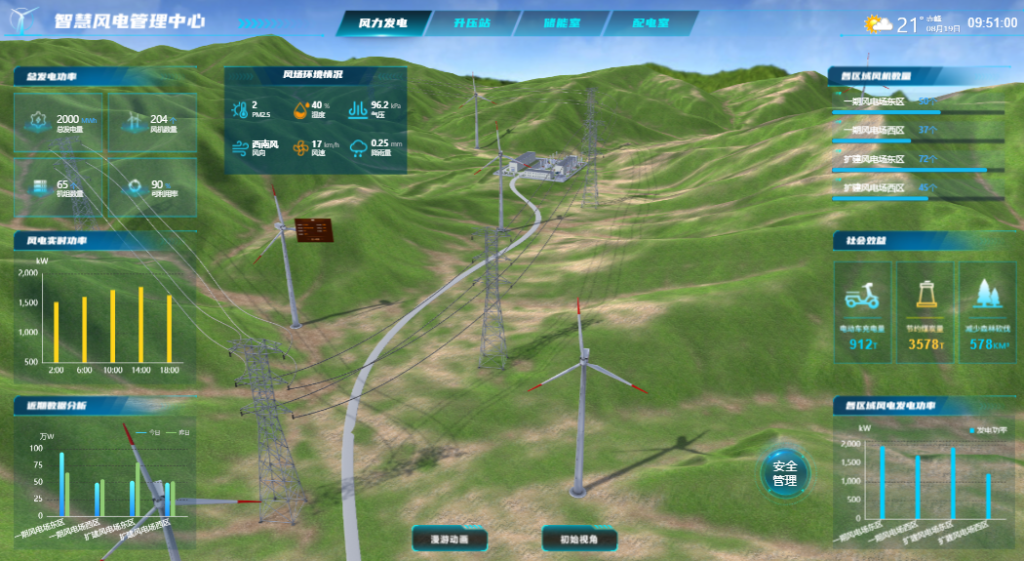Select the 储能室 tab
Viewport: 1024px width, 561px height.
coord(562,23)
